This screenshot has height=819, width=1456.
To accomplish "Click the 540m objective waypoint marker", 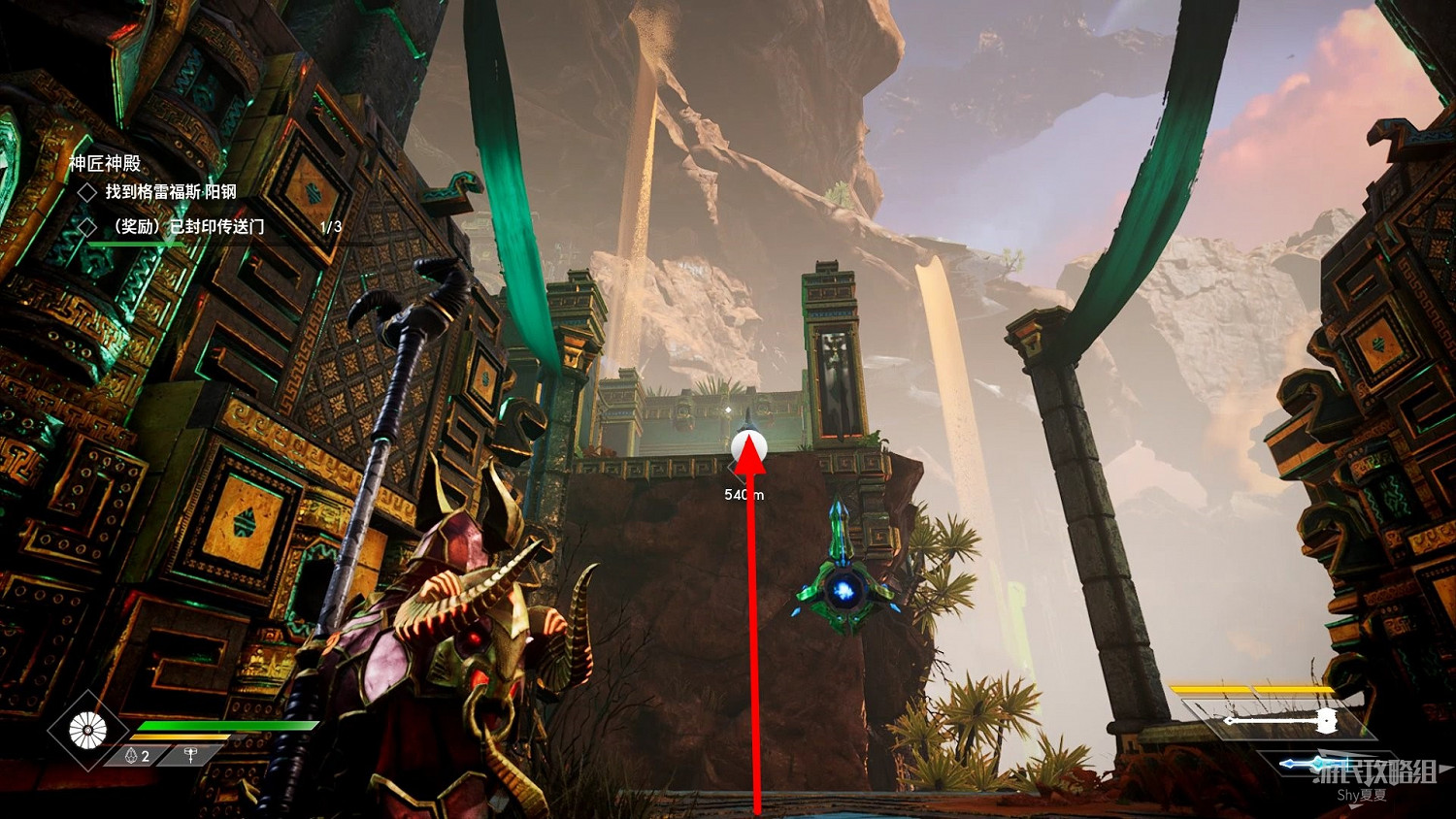I will pyautogui.click(x=748, y=447).
